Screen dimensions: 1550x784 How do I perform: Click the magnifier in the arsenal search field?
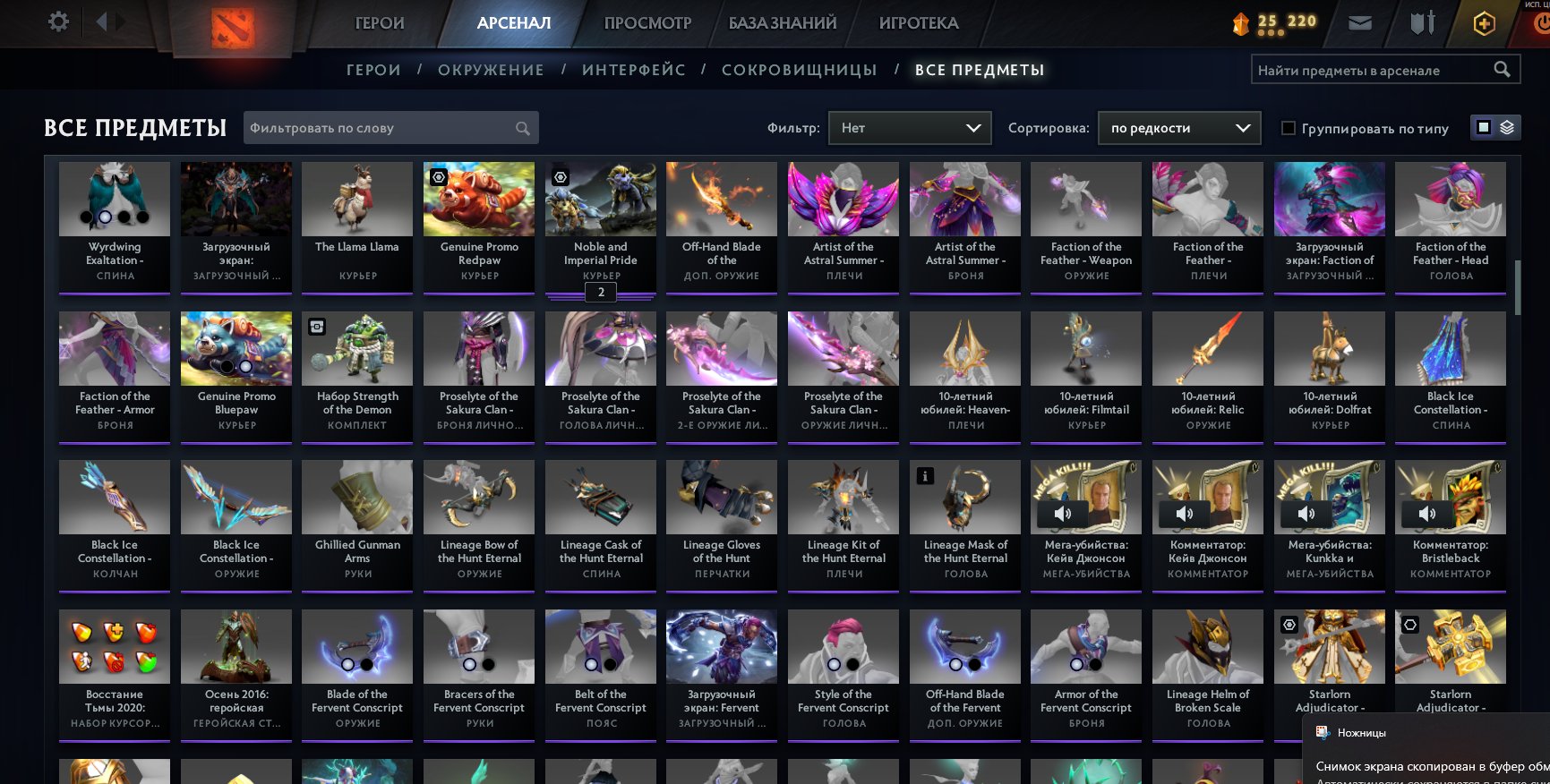[1503, 68]
